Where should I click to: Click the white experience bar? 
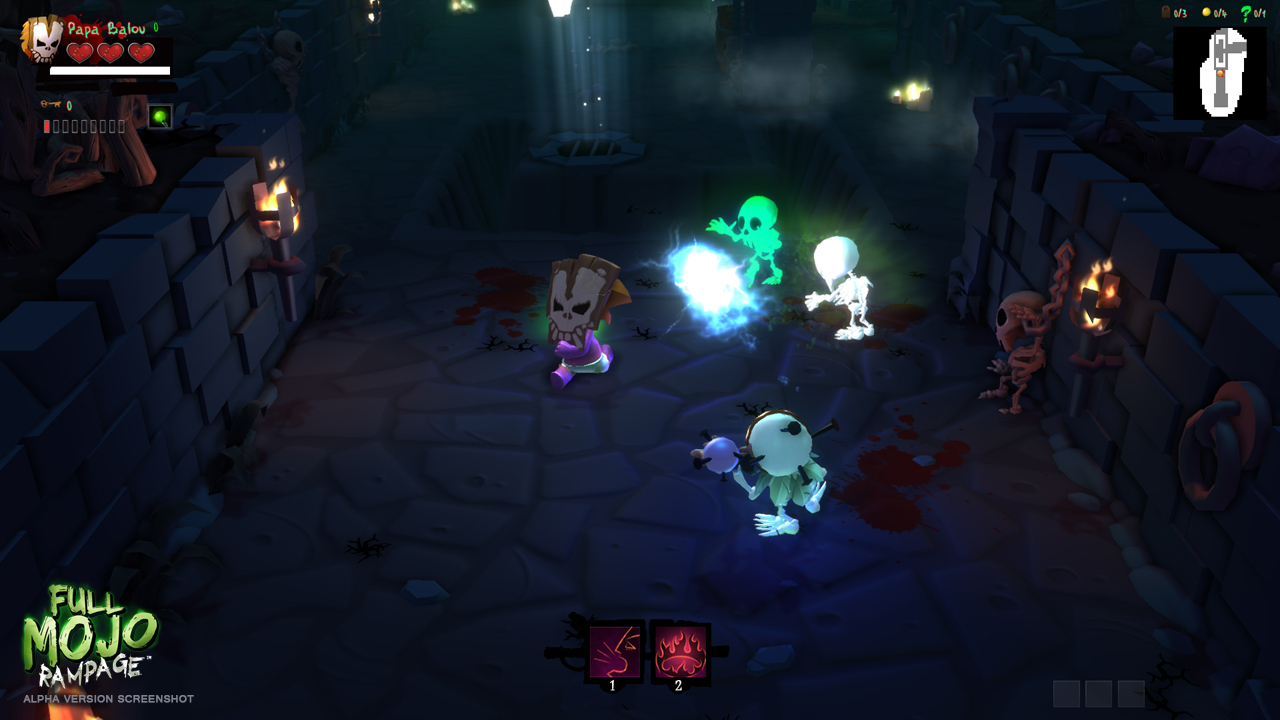coord(110,71)
